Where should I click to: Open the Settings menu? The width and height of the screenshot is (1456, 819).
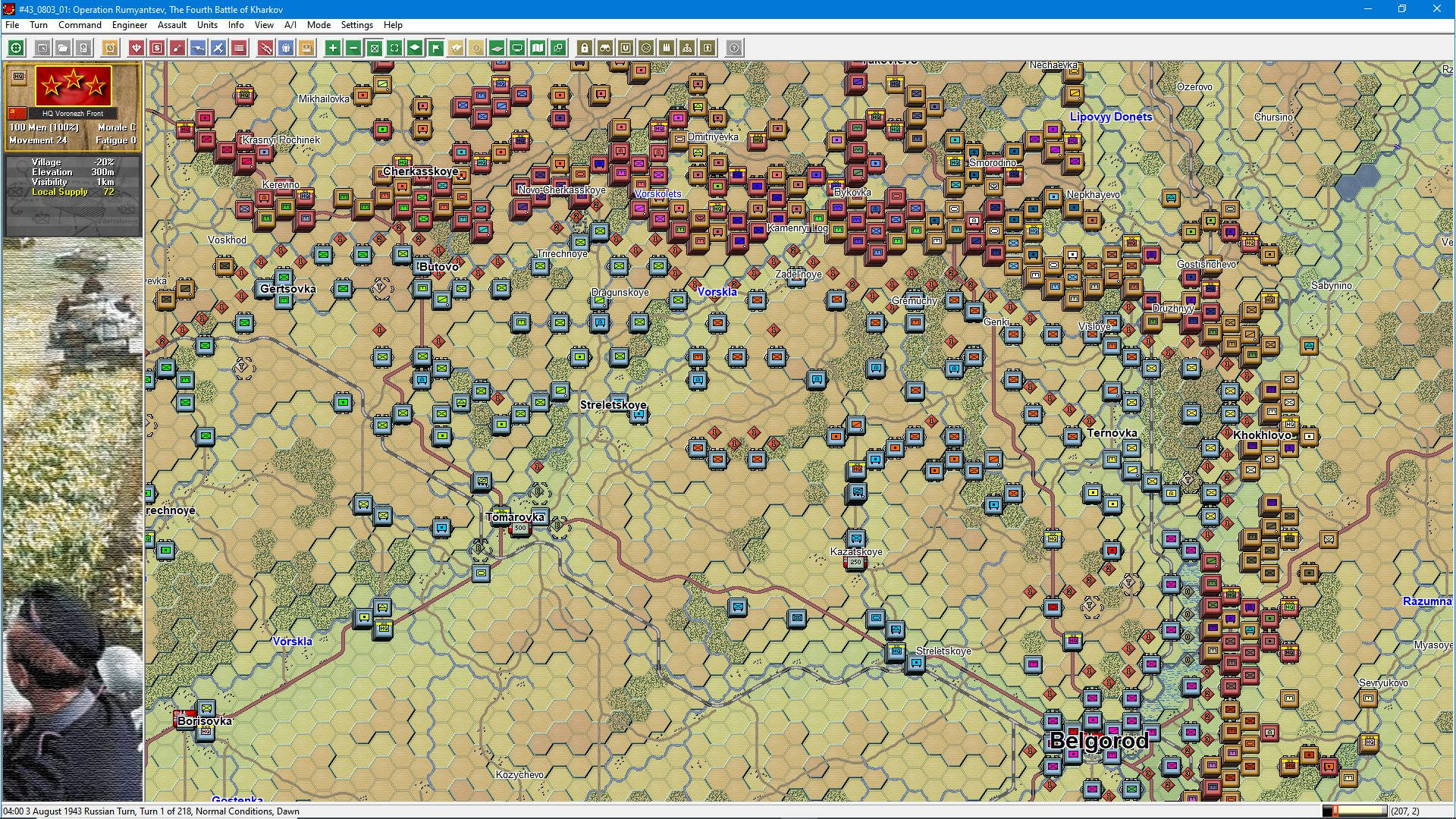pyautogui.click(x=356, y=25)
